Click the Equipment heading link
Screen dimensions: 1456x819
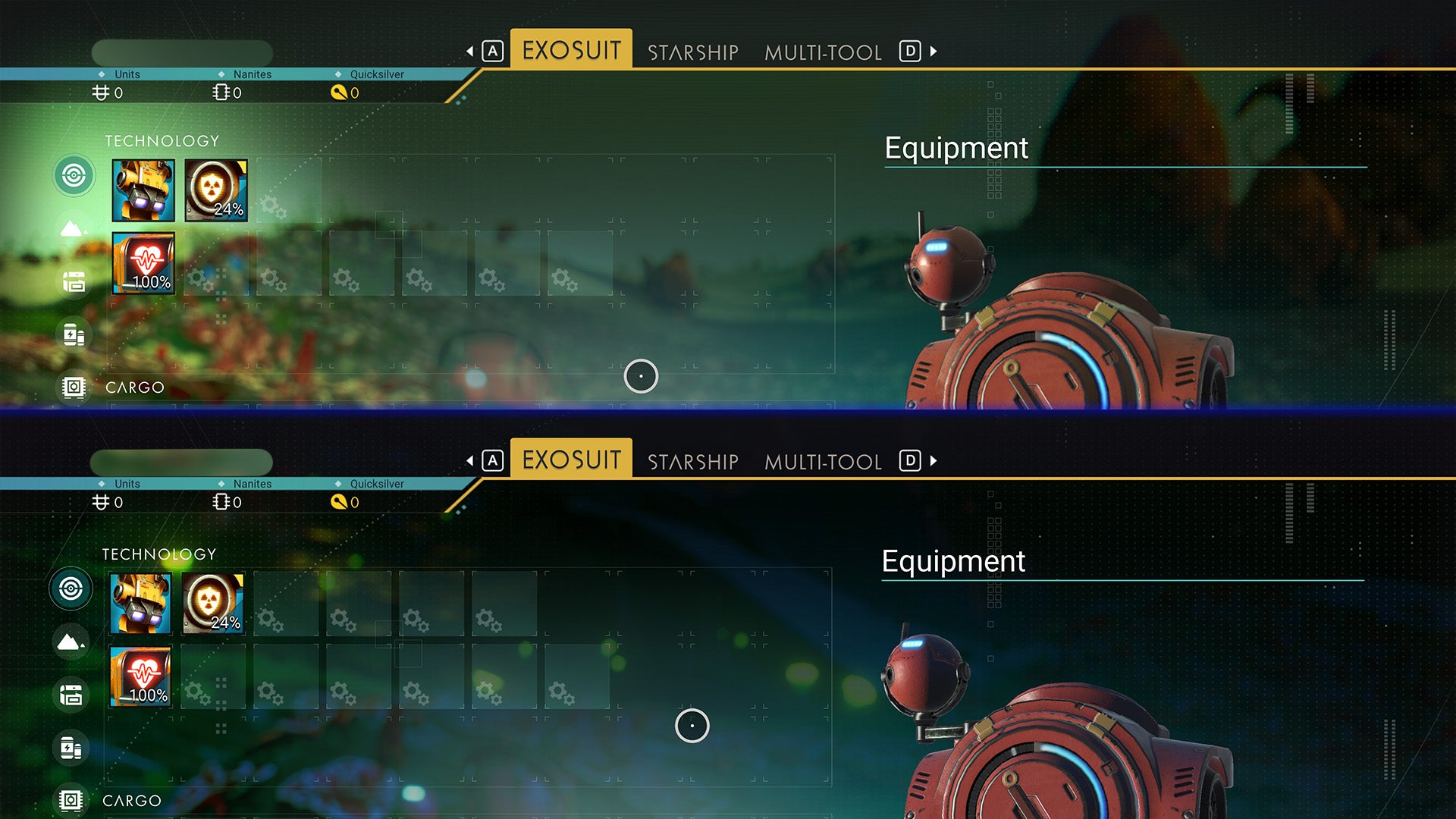point(955,149)
